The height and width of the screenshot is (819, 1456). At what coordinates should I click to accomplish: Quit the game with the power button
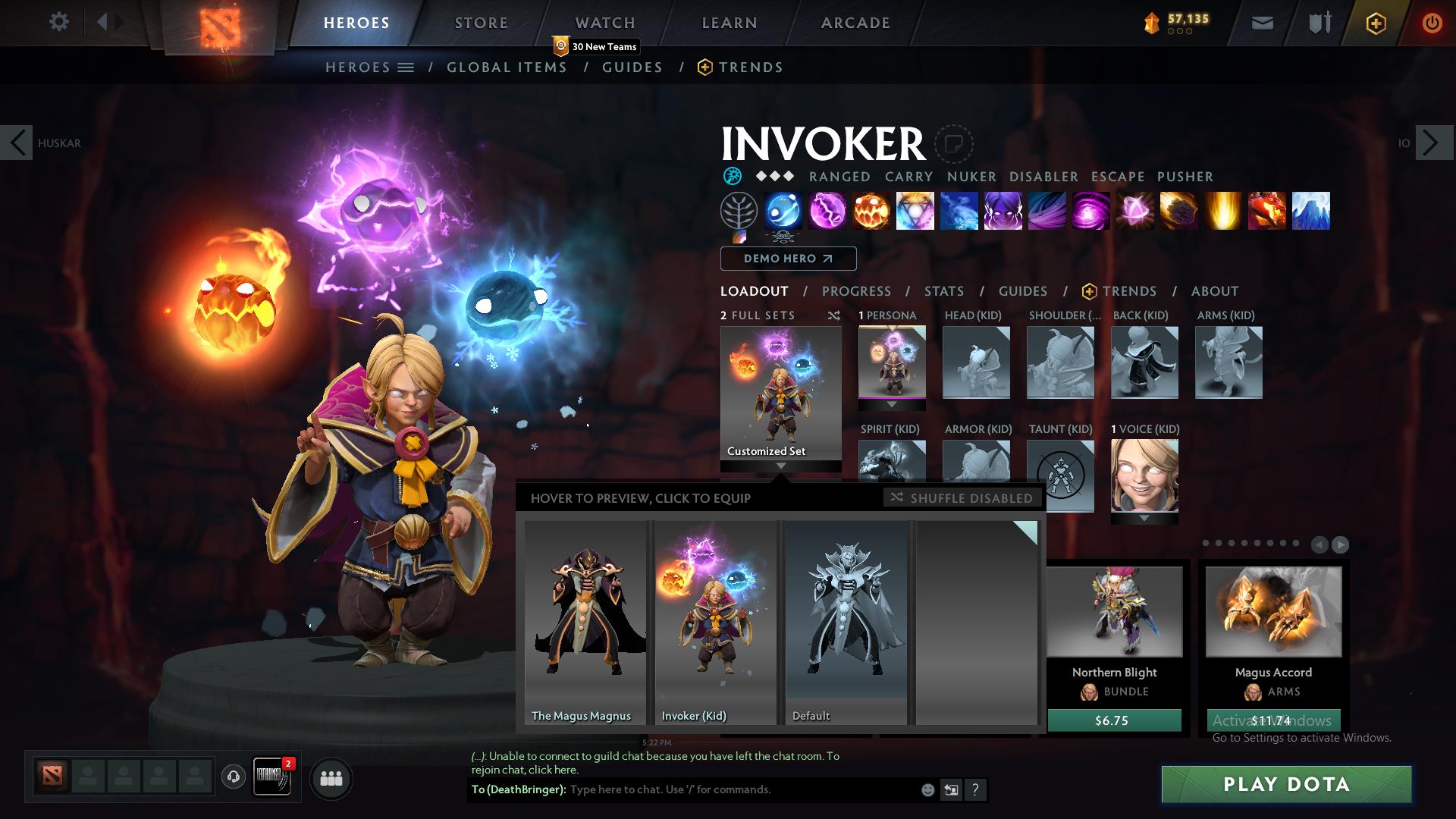(x=1432, y=23)
